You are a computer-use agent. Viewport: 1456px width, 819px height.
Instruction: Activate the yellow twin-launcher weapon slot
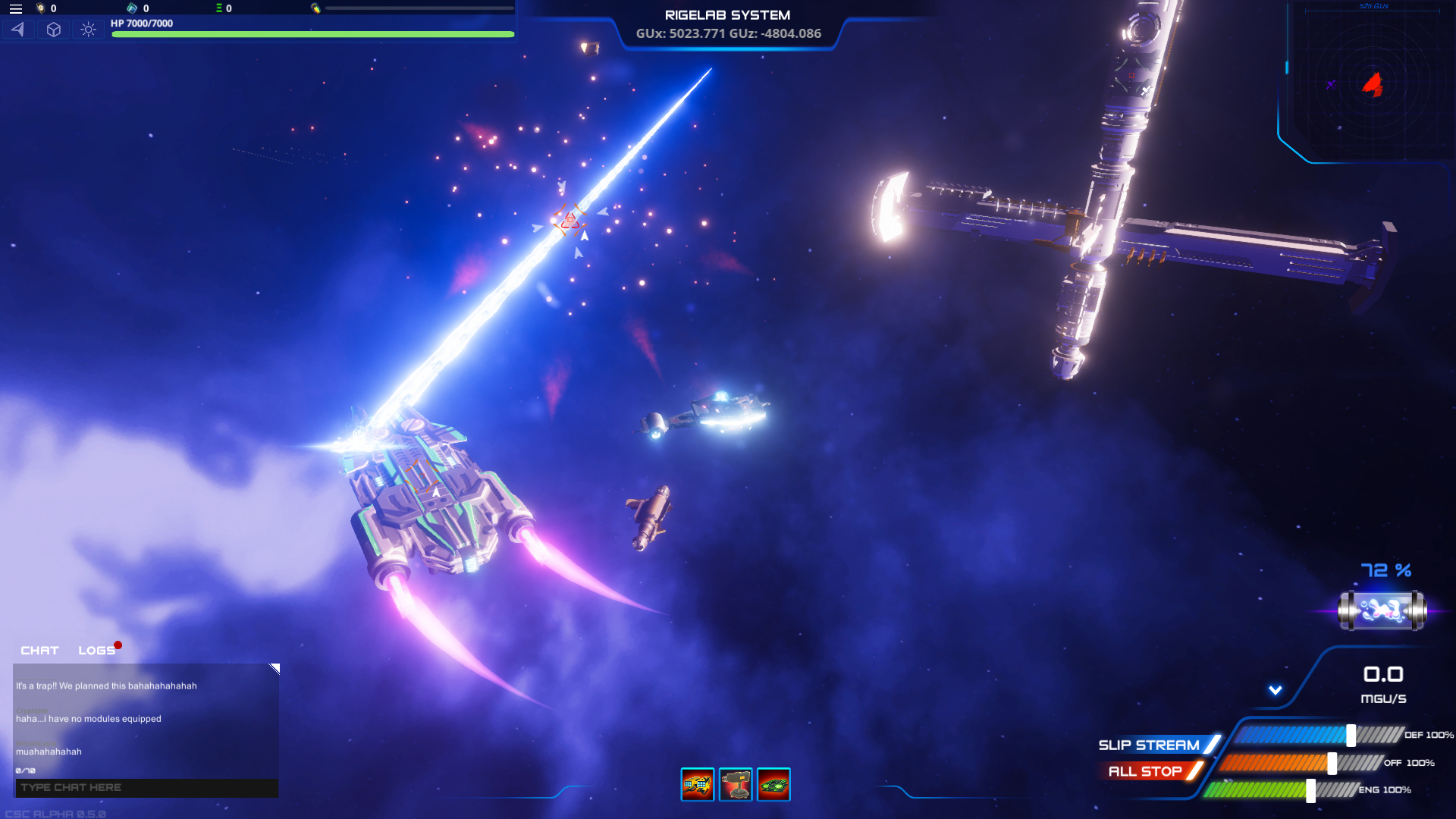point(698,785)
